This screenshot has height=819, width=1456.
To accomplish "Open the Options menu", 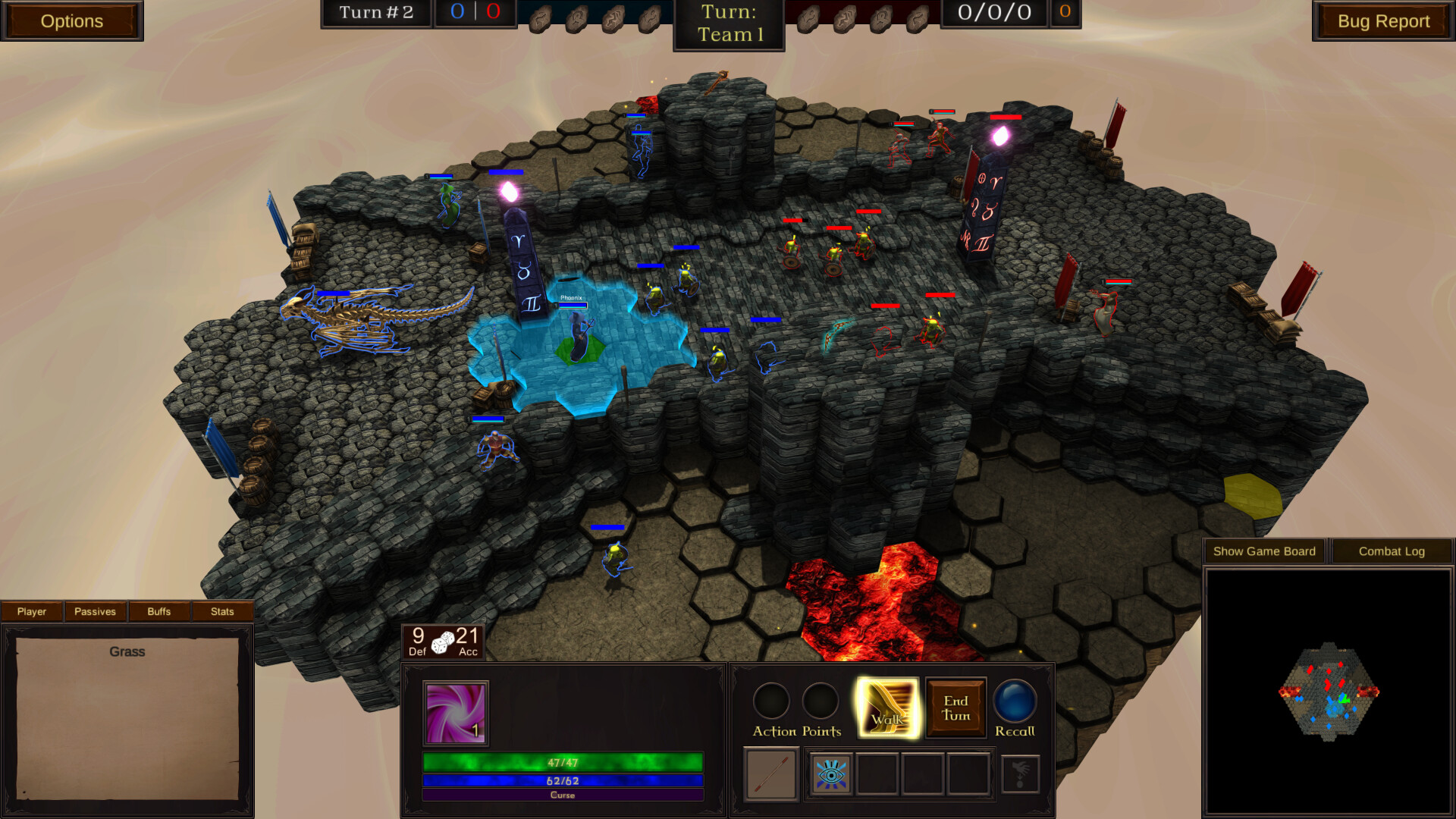I will (72, 20).
